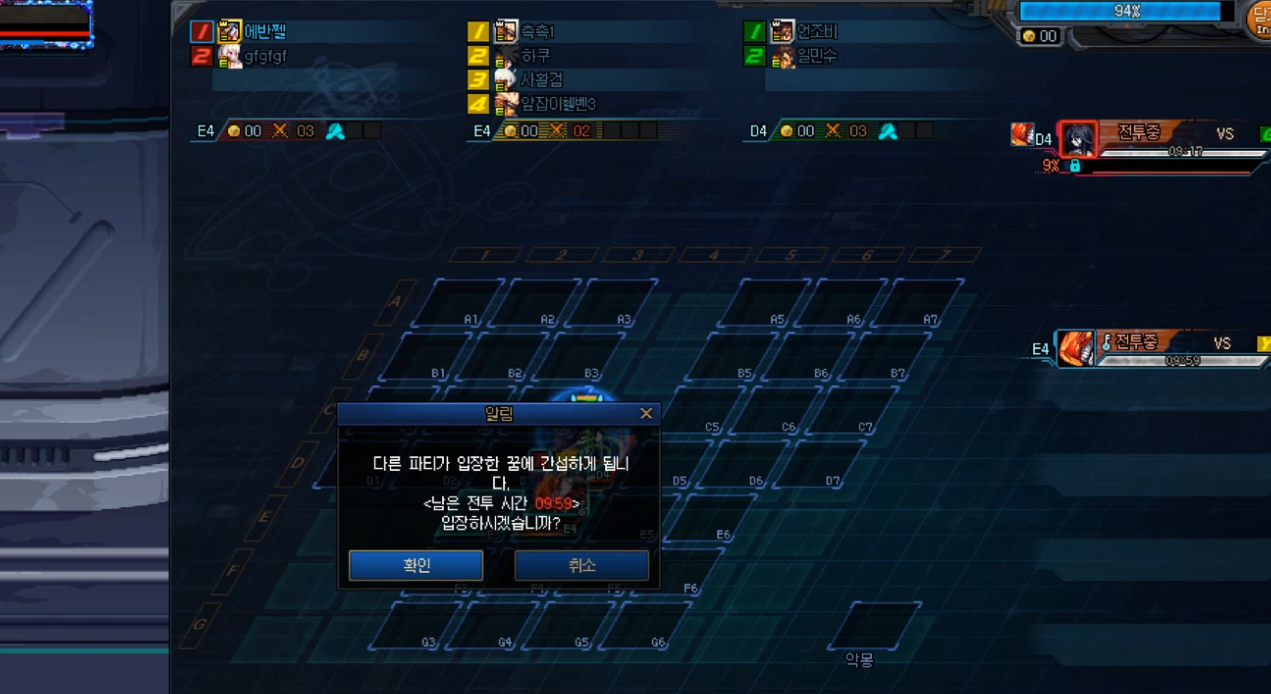The image size is (1271, 694).
Task: Confirm entry with the 확인 button
Action: [x=416, y=565]
